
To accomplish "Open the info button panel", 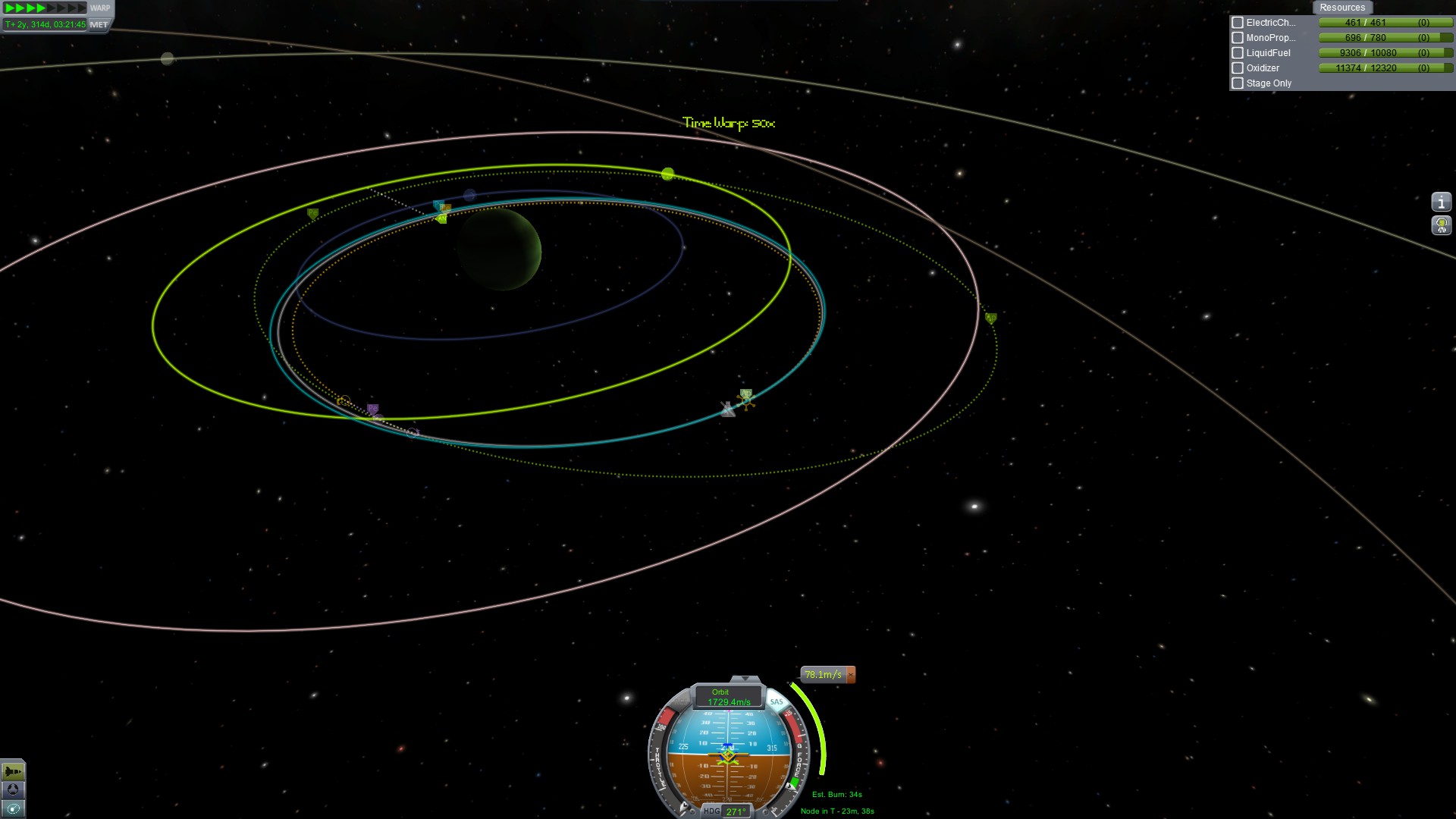I will click(x=1441, y=202).
